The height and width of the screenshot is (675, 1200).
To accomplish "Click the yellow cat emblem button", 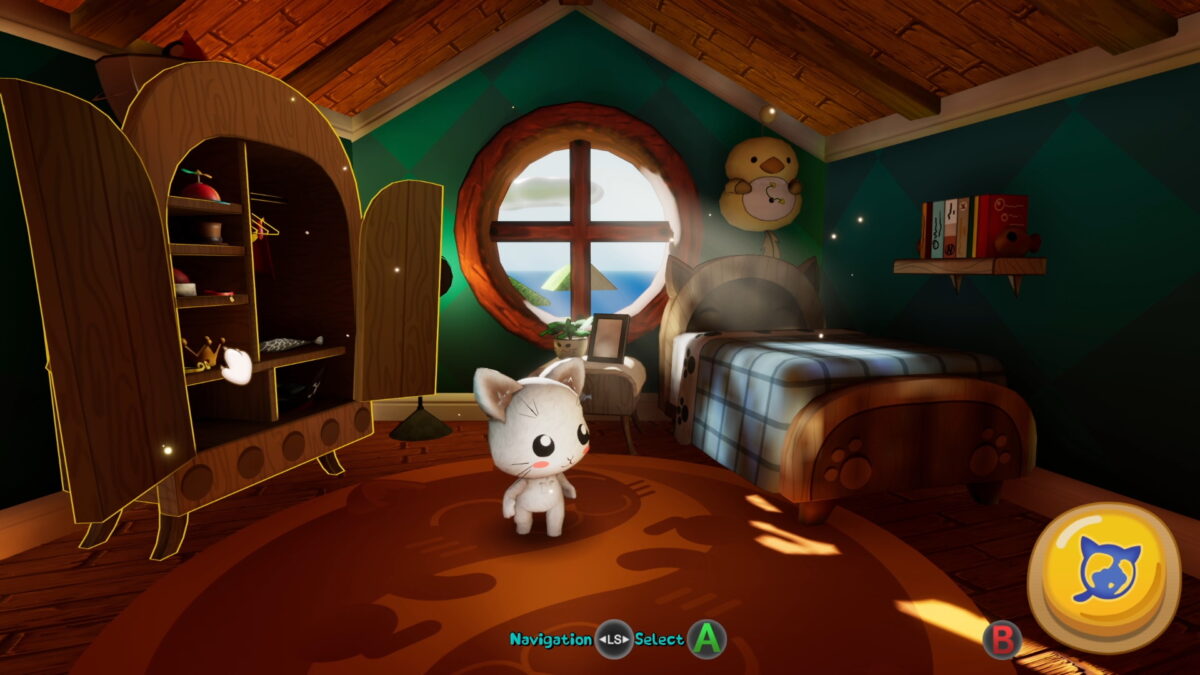I will (1103, 577).
